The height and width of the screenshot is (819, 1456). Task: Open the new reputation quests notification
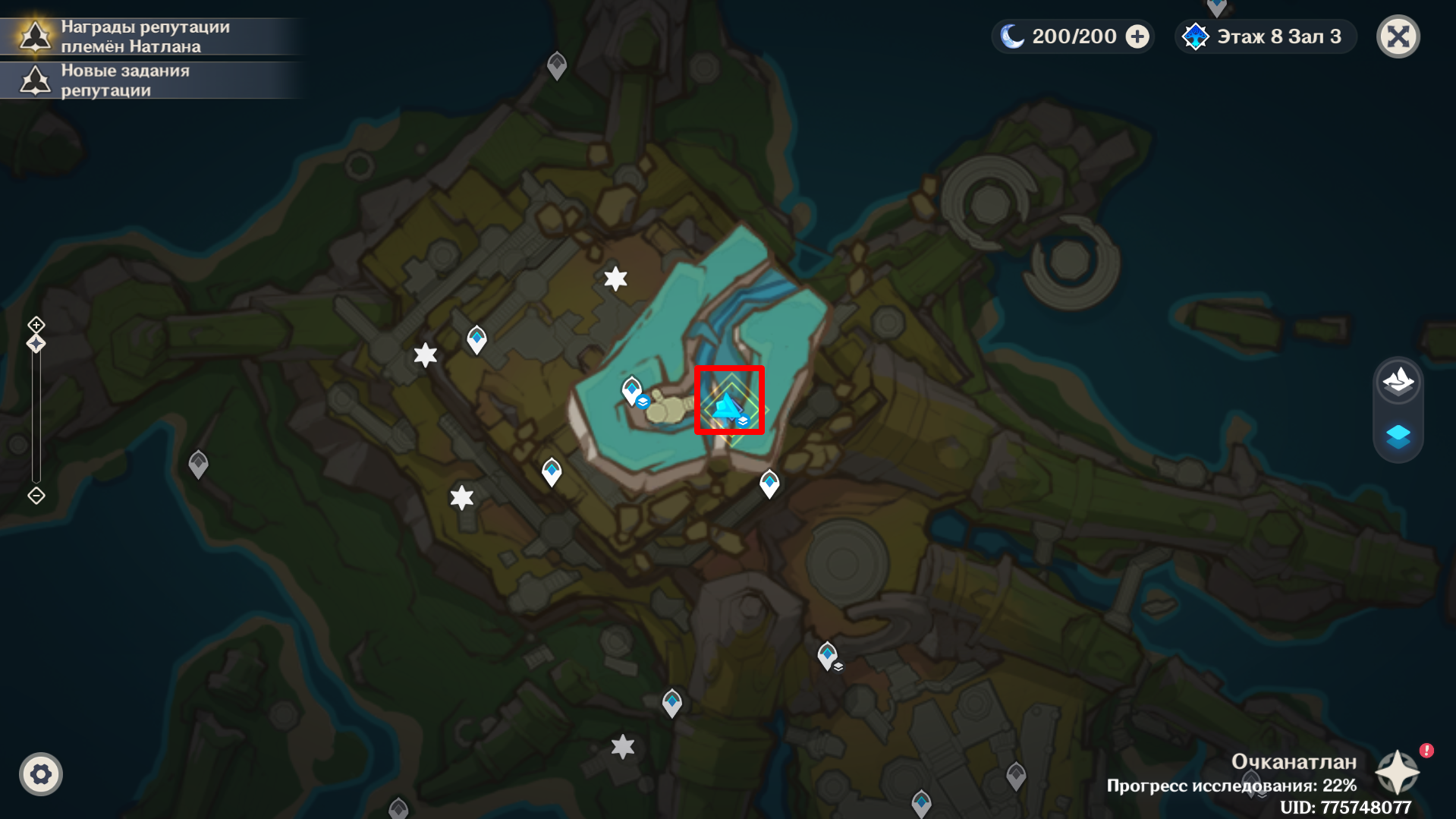(x=125, y=80)
